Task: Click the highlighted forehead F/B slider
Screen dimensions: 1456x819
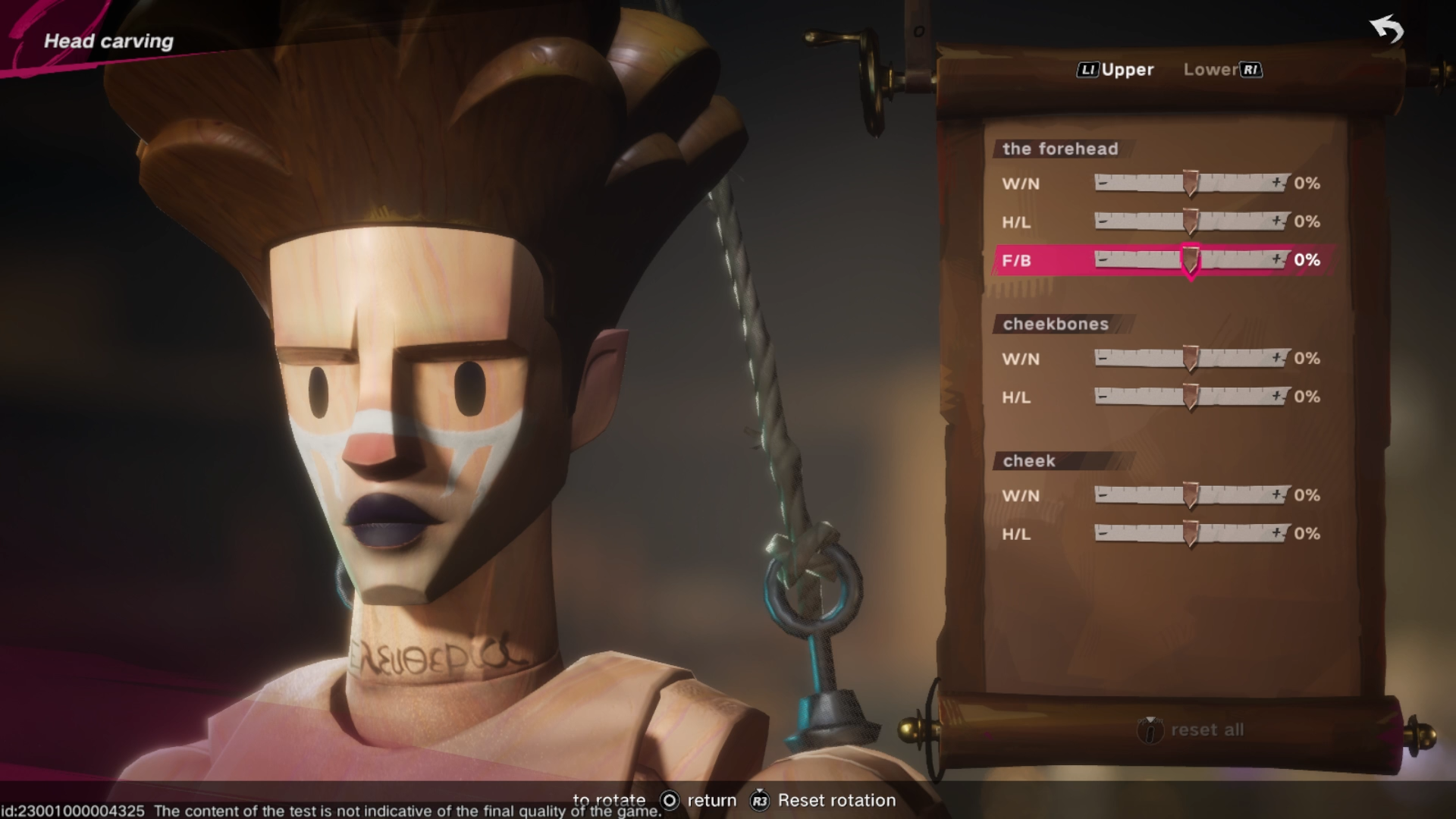Action: point(1191,260)
